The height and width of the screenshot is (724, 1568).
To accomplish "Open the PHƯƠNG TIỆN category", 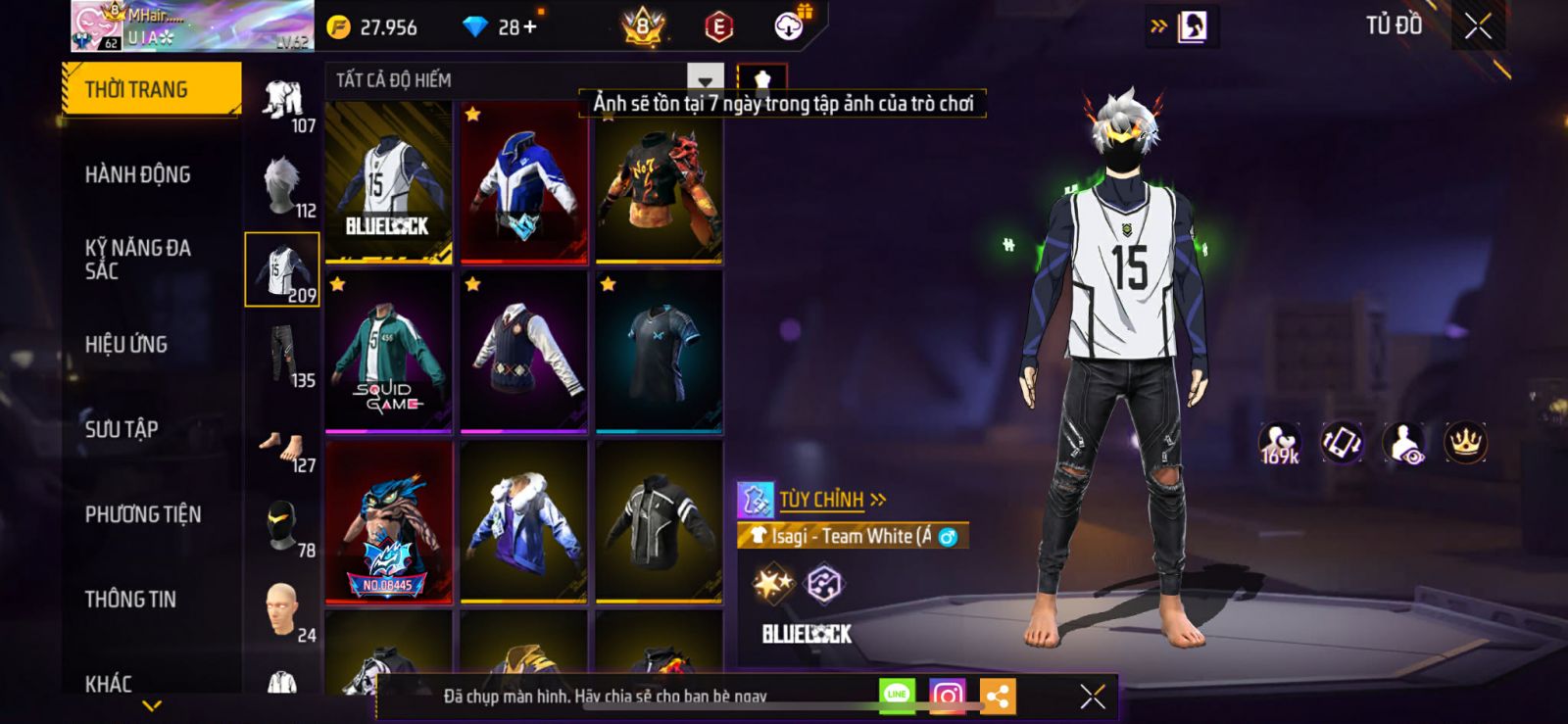I will click(143, 514).
